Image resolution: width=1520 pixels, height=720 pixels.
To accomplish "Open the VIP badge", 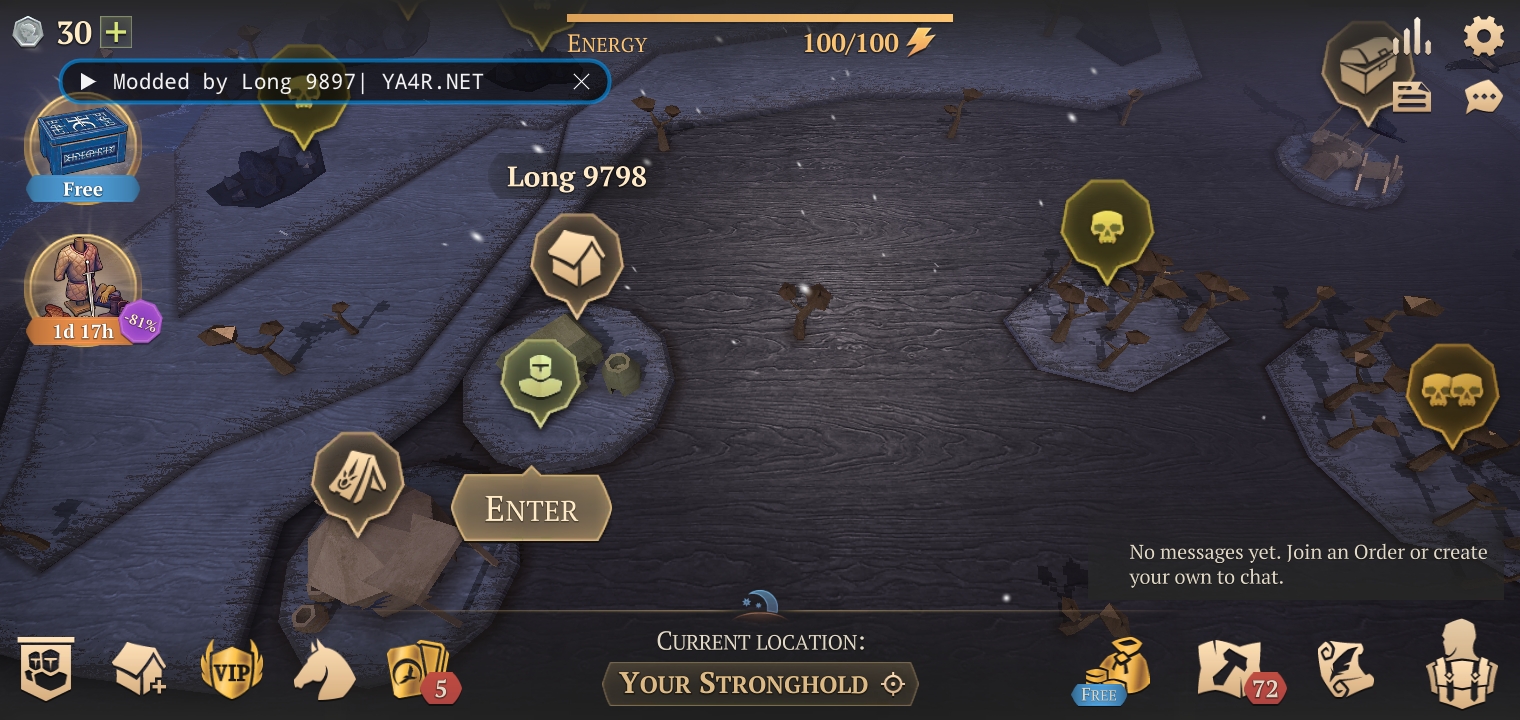I will pyautogui.click(x=232, y=669).
